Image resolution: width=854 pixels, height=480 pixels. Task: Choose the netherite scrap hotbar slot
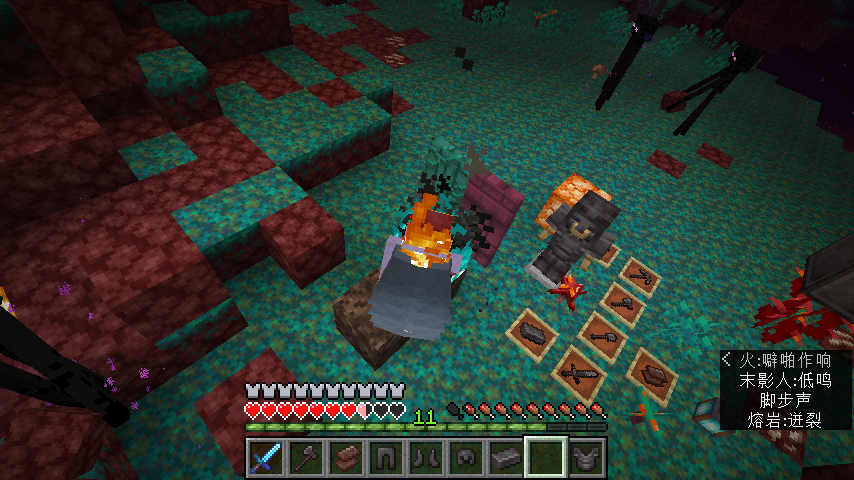pyautogui.click(x=345, y=458)
